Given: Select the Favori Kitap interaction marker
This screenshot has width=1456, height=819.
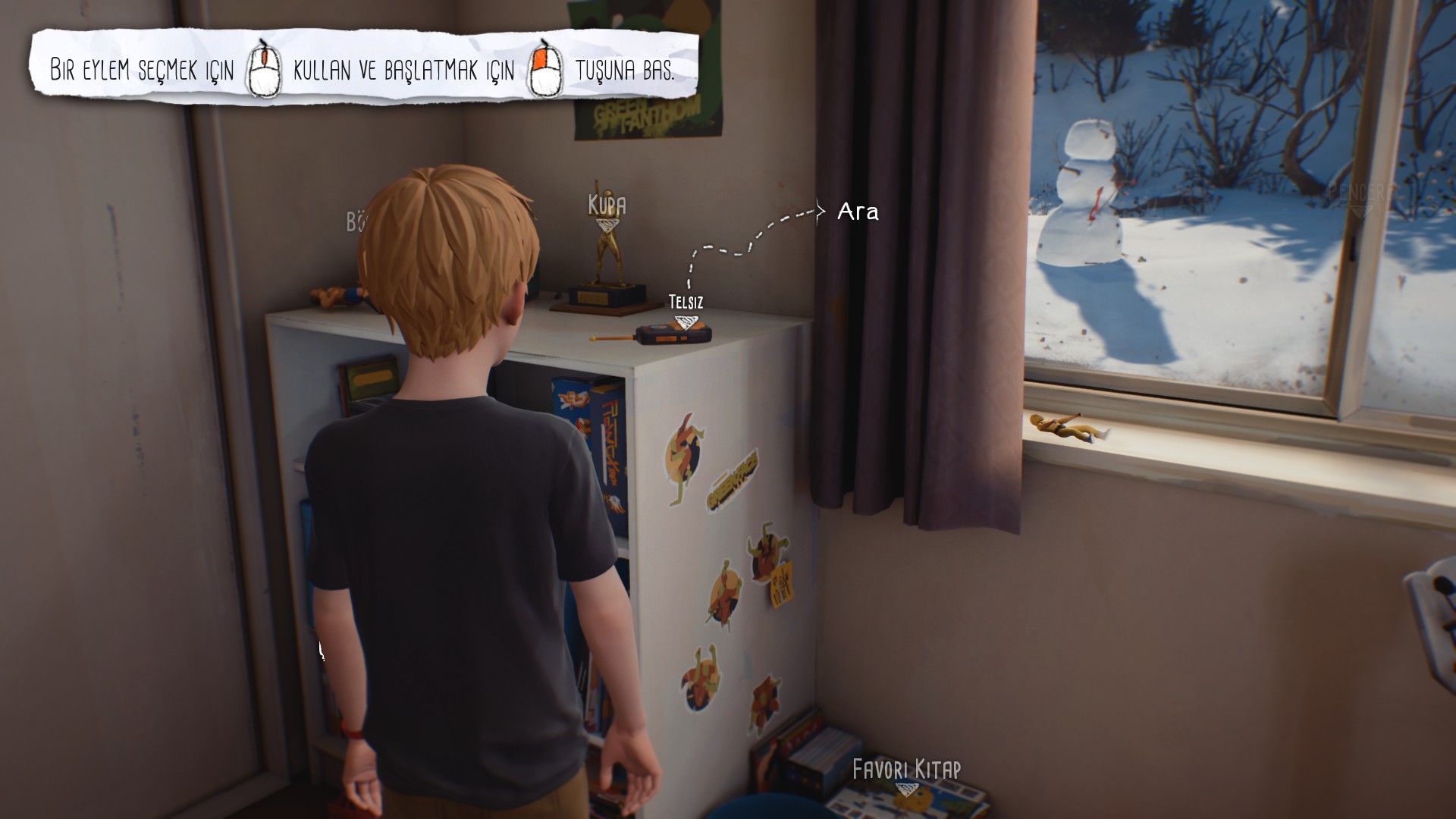Looking at the screenshot, I should click(906, 789).
